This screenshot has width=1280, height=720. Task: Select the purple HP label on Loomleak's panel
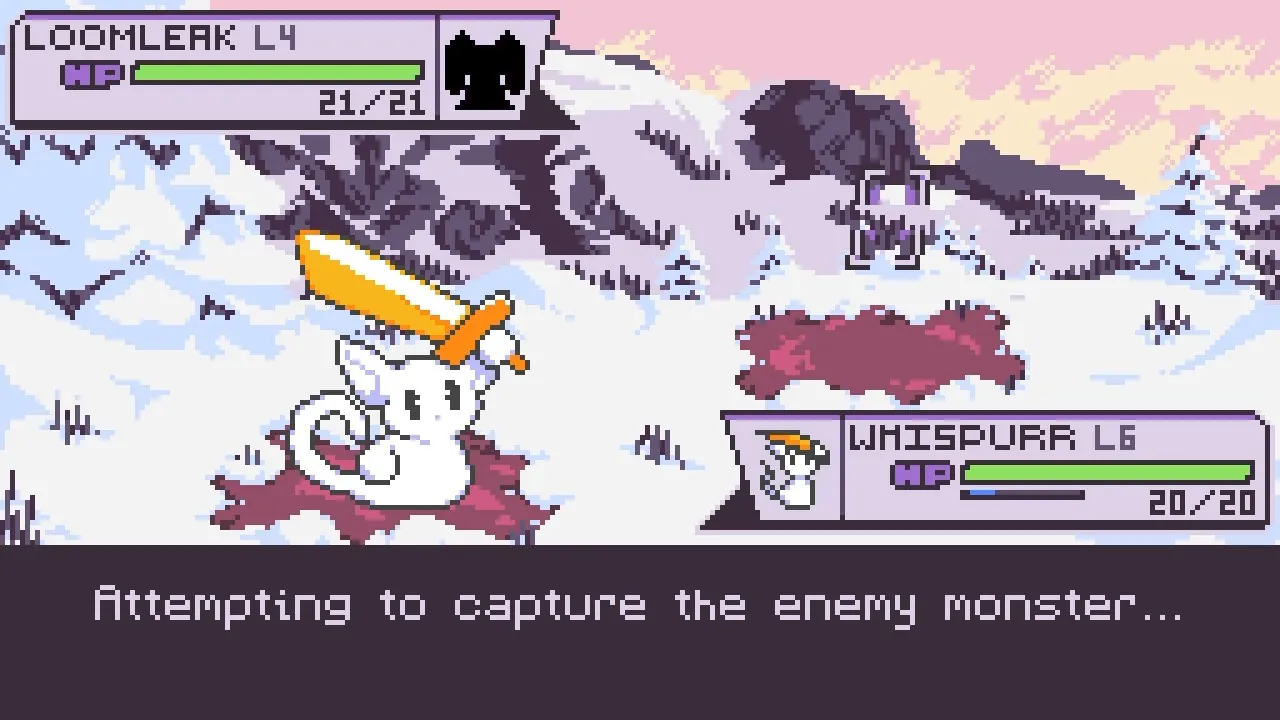click(x=95, y=73)
